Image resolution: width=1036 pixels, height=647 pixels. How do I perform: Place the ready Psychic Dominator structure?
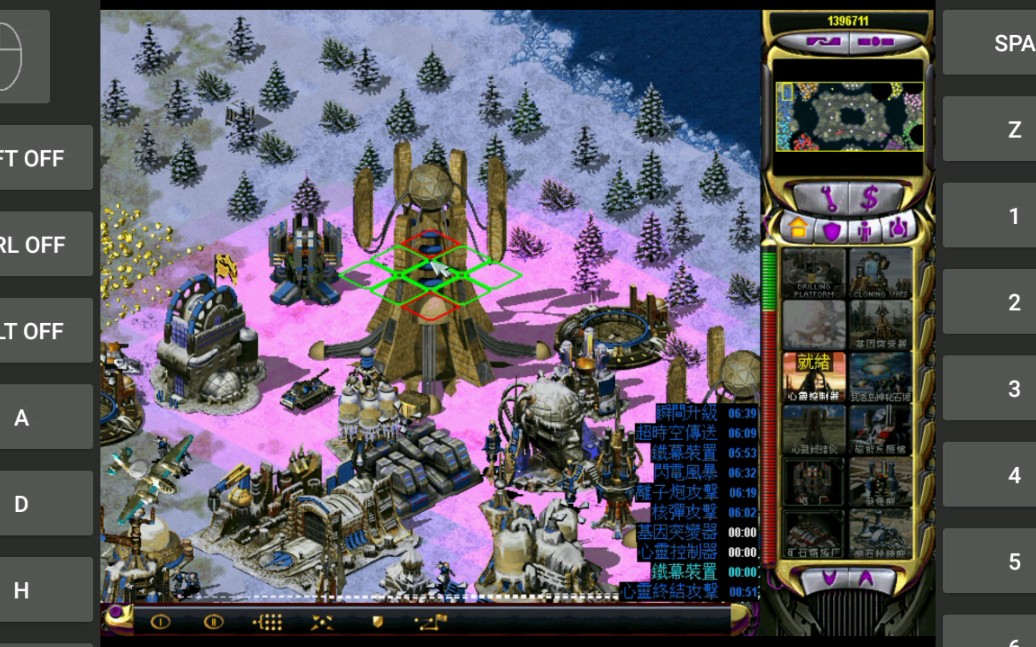(814, 376)
